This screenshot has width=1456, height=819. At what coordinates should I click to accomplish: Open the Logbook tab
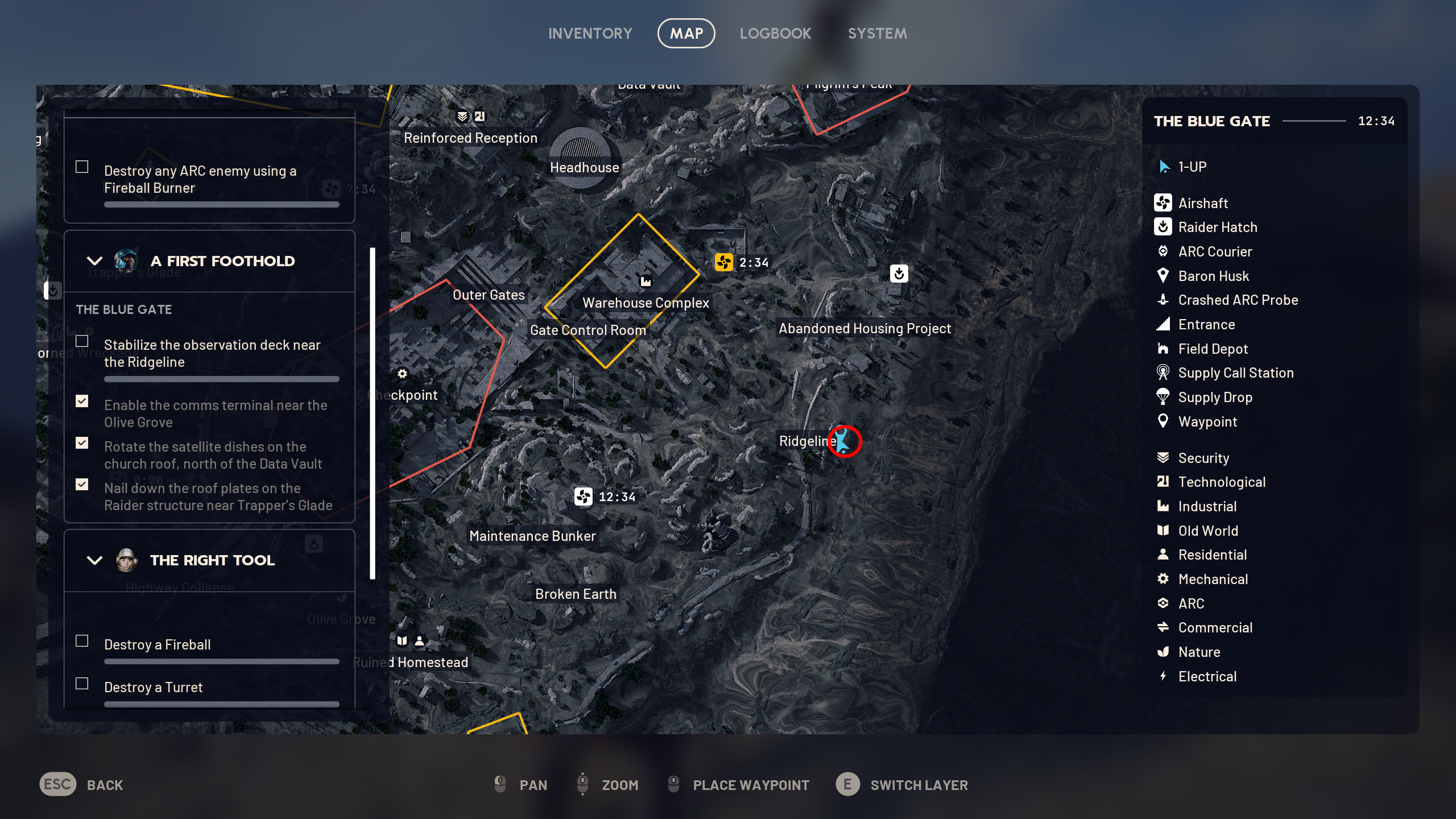pyautogui.click(x=776, y=32)
